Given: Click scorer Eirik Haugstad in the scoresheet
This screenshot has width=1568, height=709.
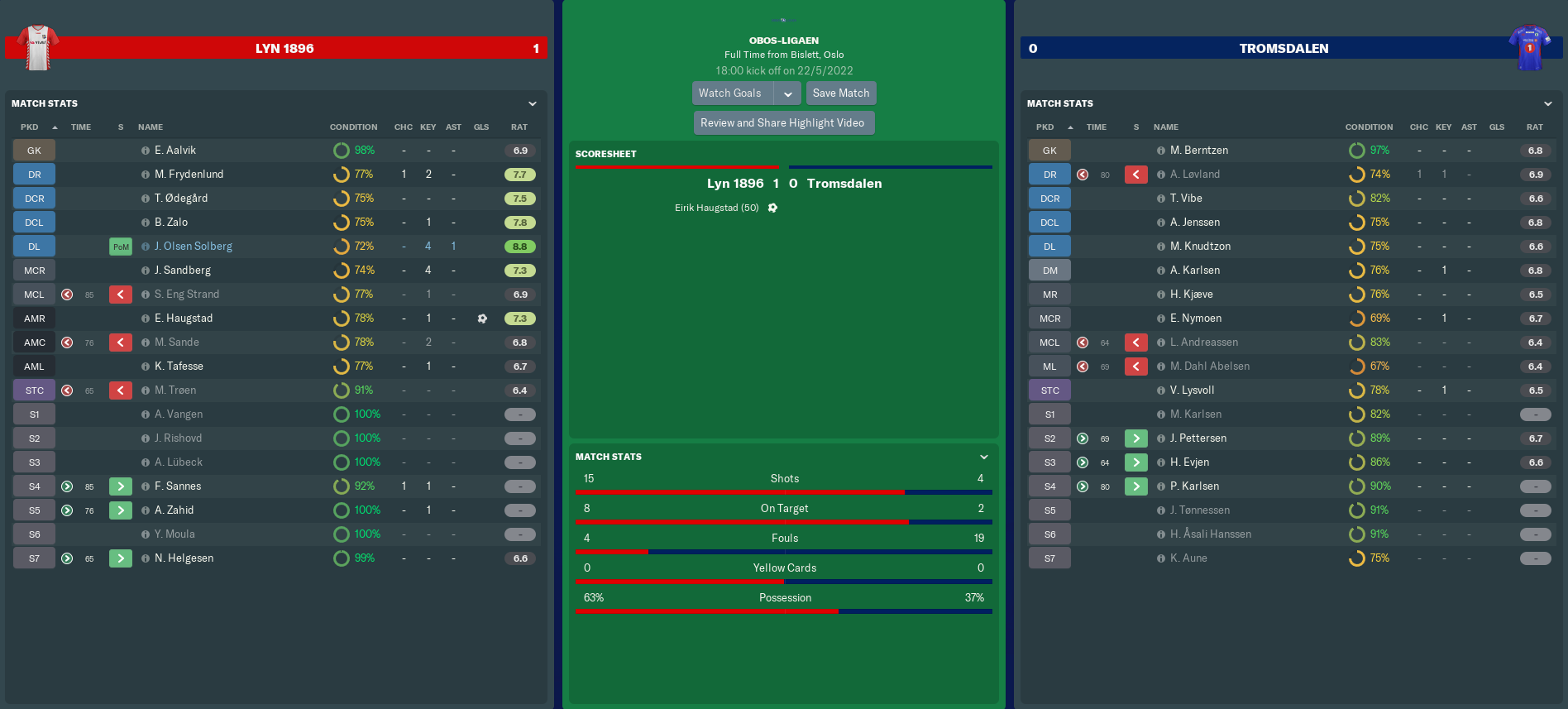Looking at the screenshot, I should pos(716,208).
